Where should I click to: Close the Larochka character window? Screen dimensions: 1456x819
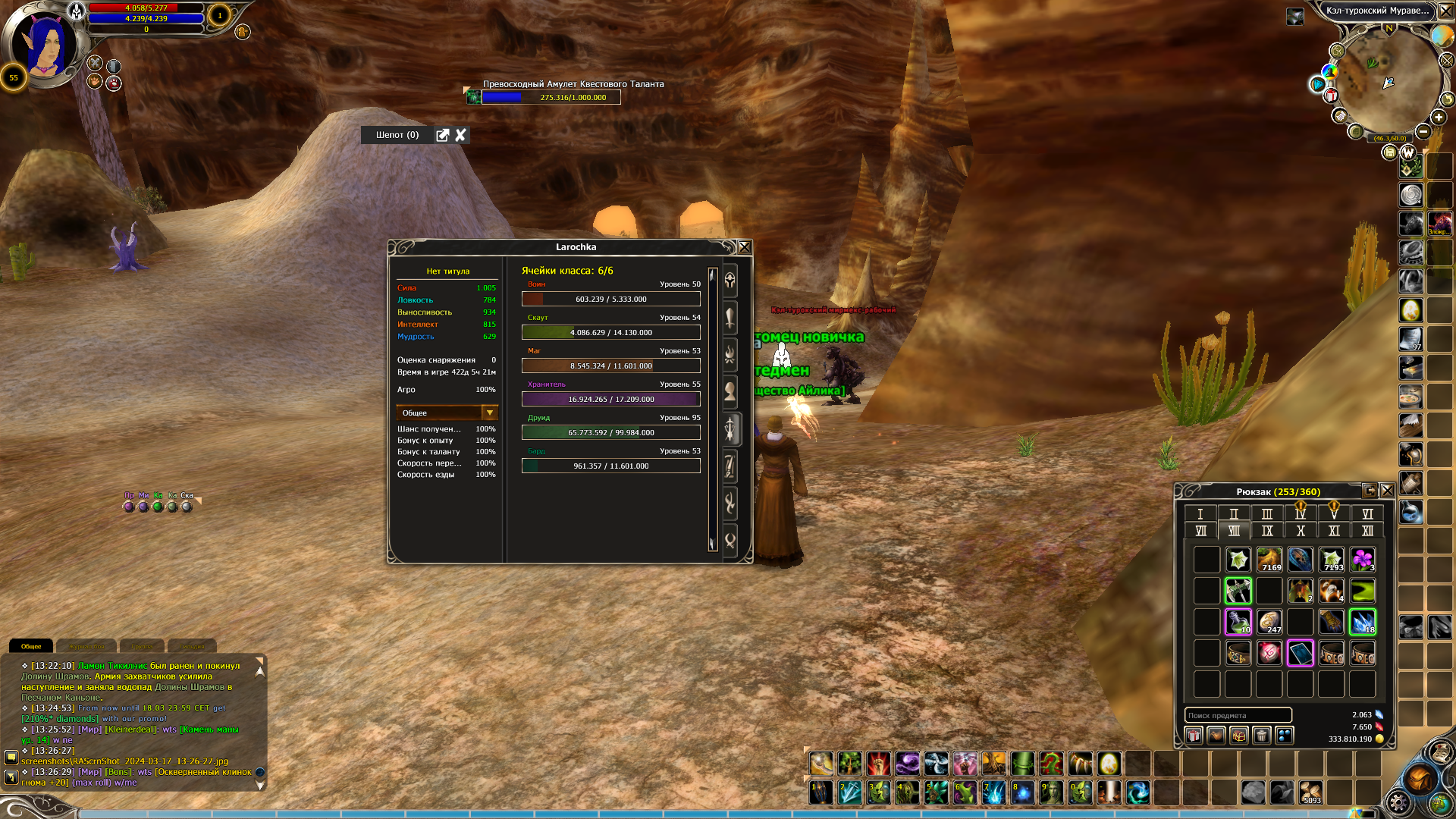click(745, 247)
